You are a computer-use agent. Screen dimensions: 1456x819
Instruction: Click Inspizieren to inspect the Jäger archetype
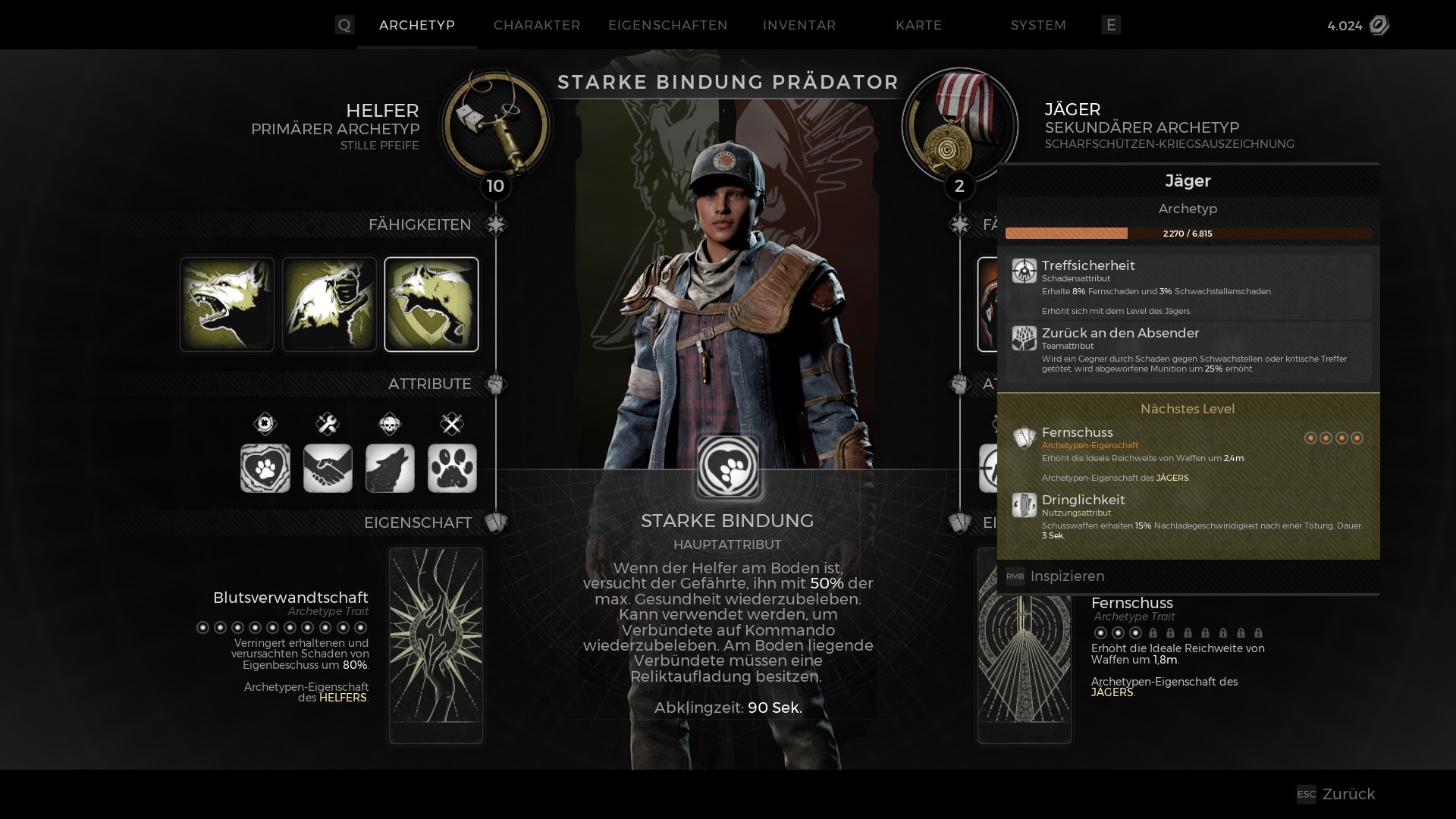[1066, 576]
